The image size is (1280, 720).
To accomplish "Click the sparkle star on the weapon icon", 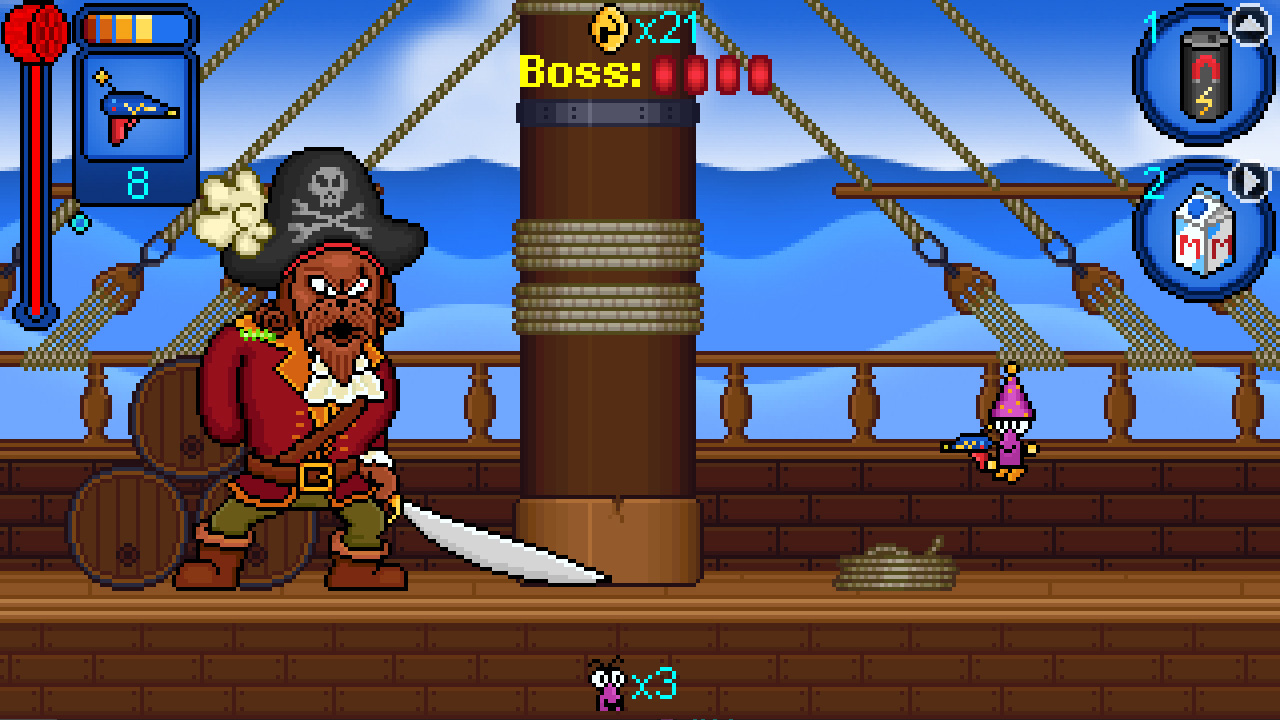I will [100, 75].
